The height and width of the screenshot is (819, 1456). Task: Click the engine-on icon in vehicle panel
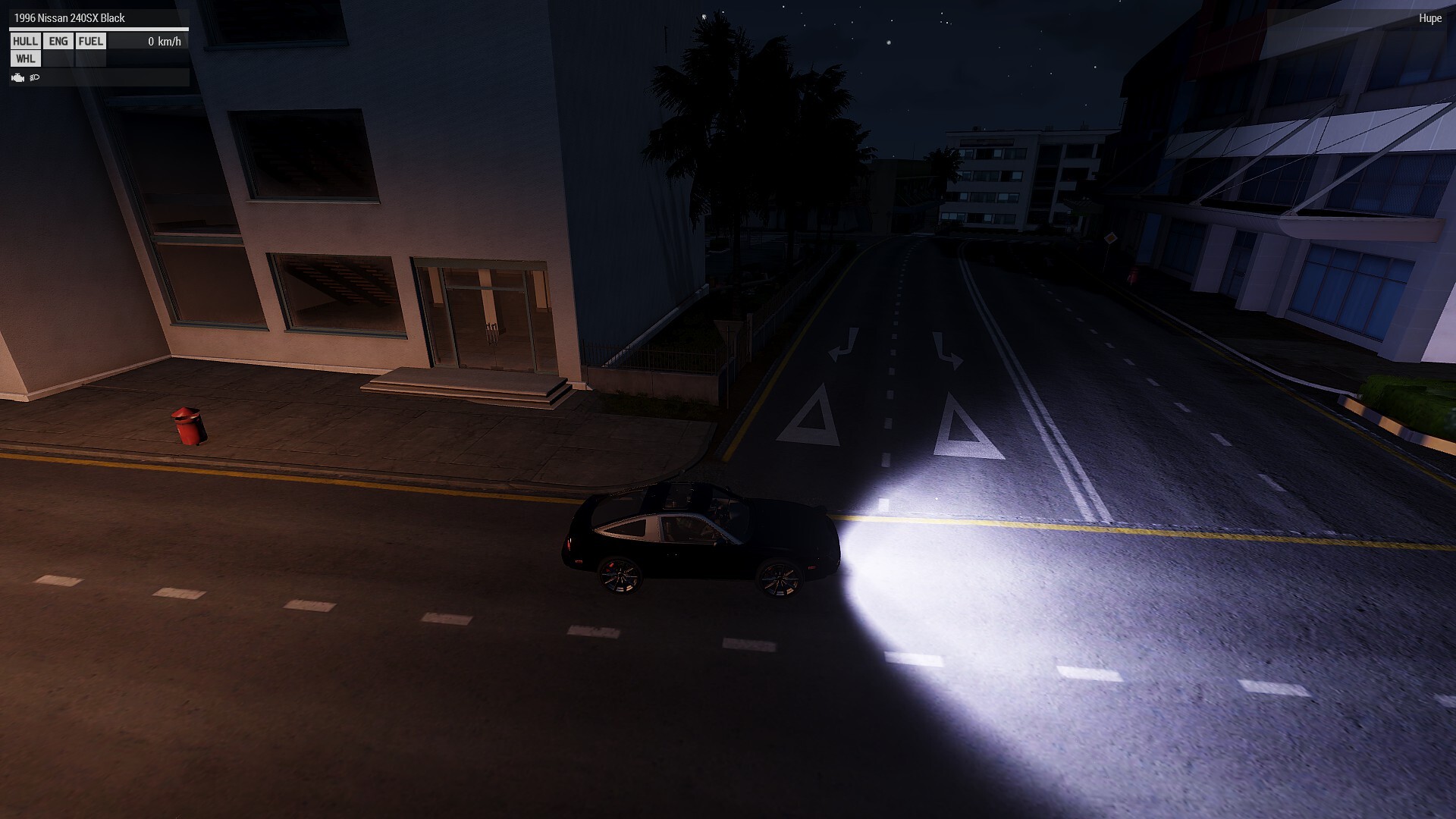[x=18, y=77]
